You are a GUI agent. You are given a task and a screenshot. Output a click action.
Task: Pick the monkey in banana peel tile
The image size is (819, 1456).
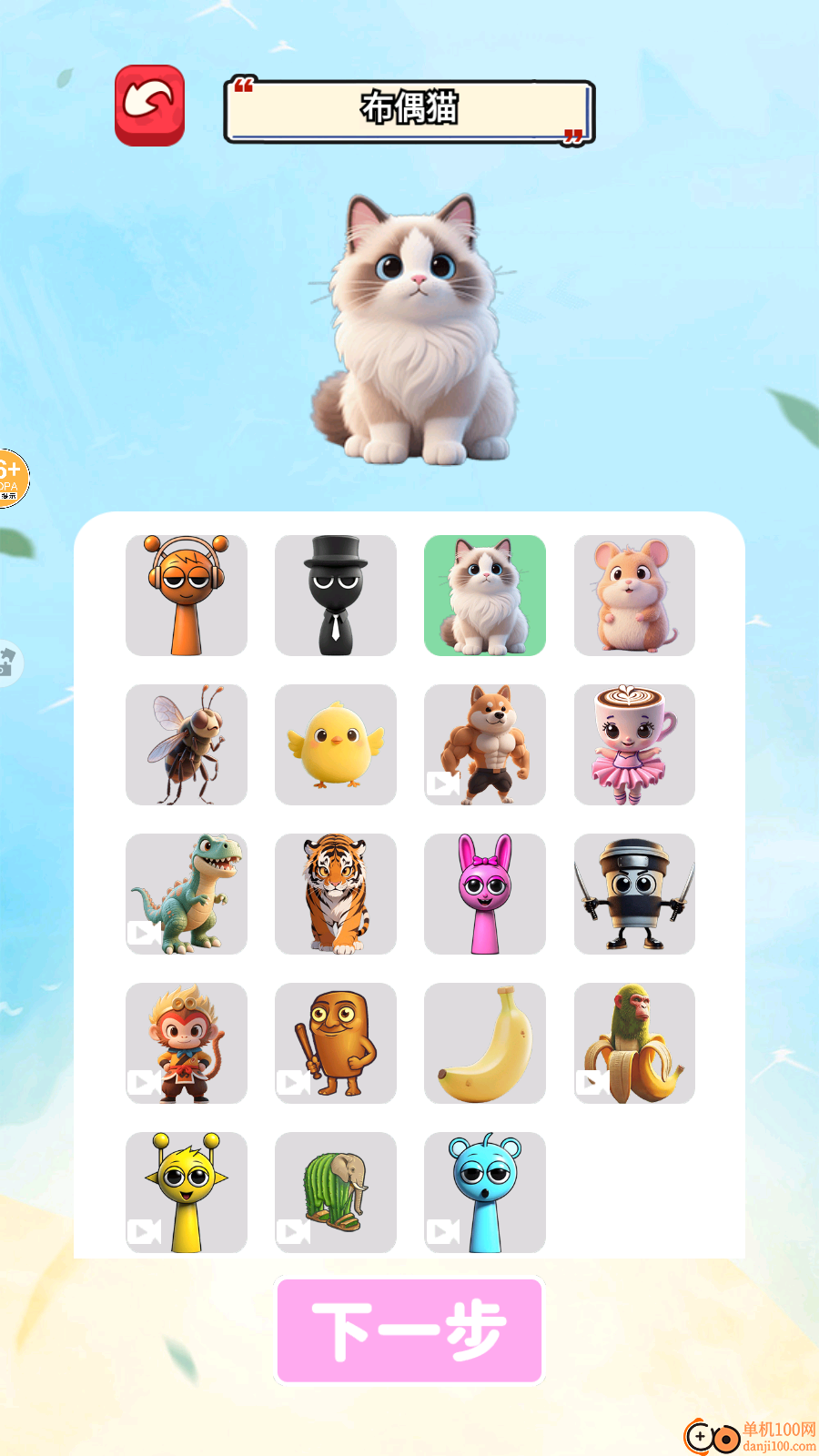click(634, 1043)
